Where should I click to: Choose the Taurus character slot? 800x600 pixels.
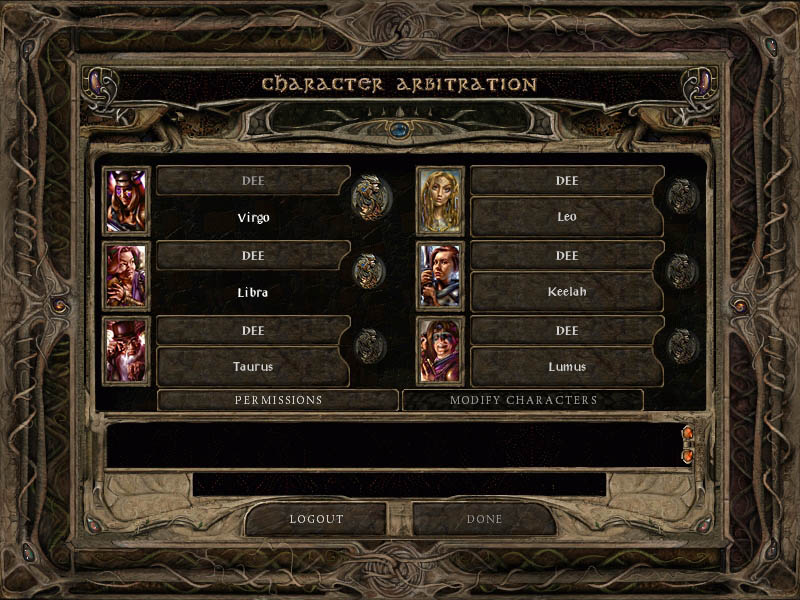pyautogui.click(x=253, y=367)
